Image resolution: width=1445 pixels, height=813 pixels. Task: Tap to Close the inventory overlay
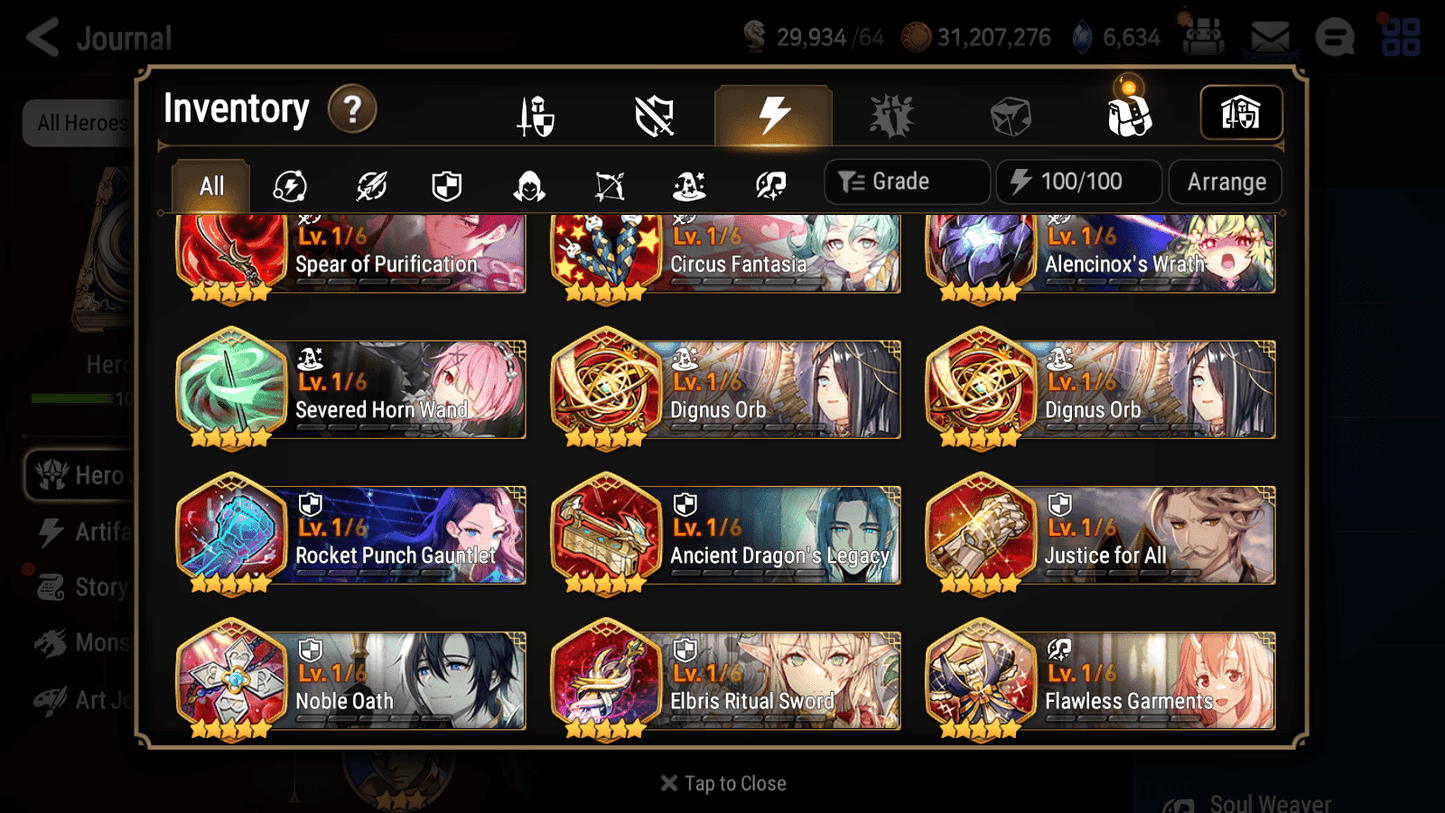coord(722,783)
